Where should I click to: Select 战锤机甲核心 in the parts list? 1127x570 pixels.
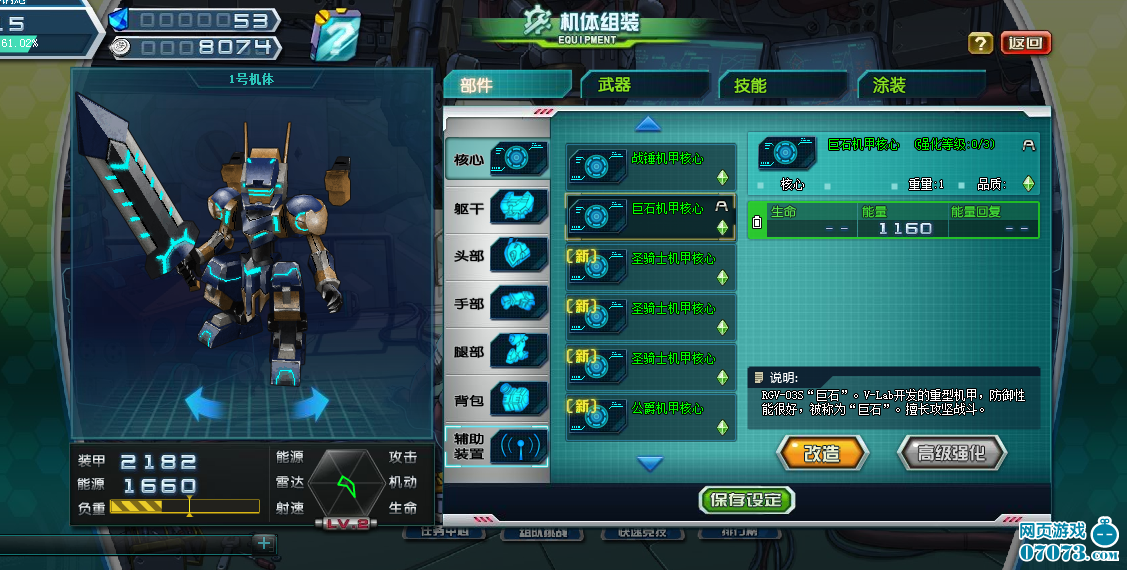(x=651, y=166)
